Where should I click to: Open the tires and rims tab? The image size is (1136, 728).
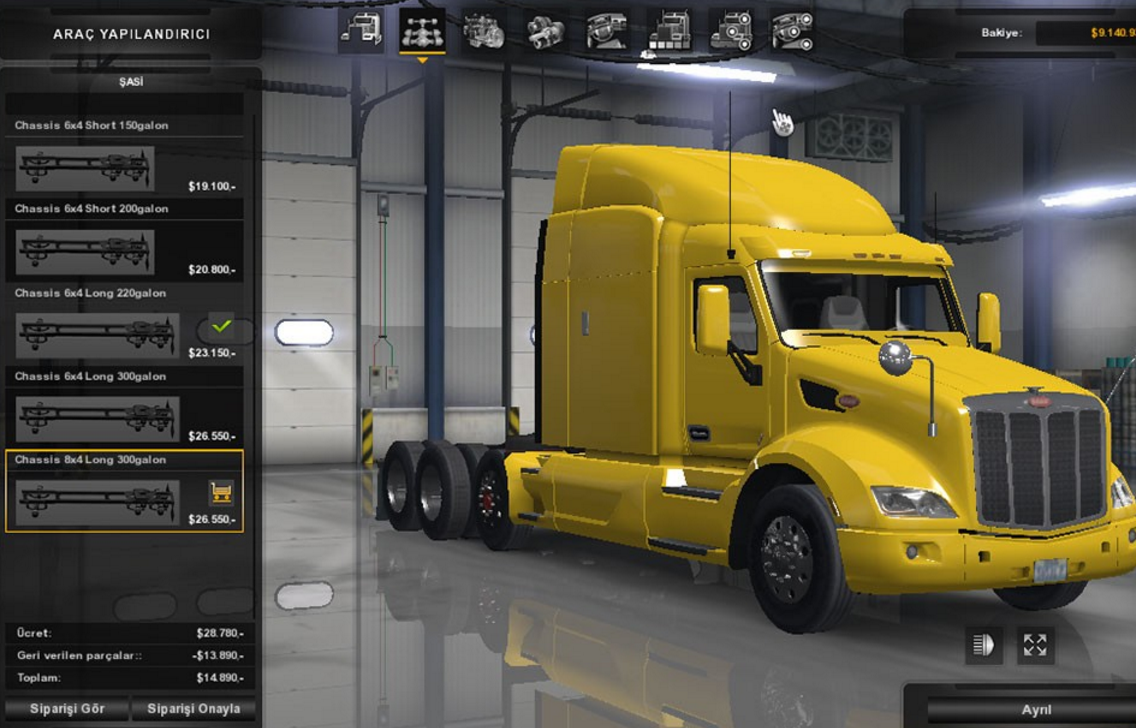pyautogui.click(x=793, y=31)
